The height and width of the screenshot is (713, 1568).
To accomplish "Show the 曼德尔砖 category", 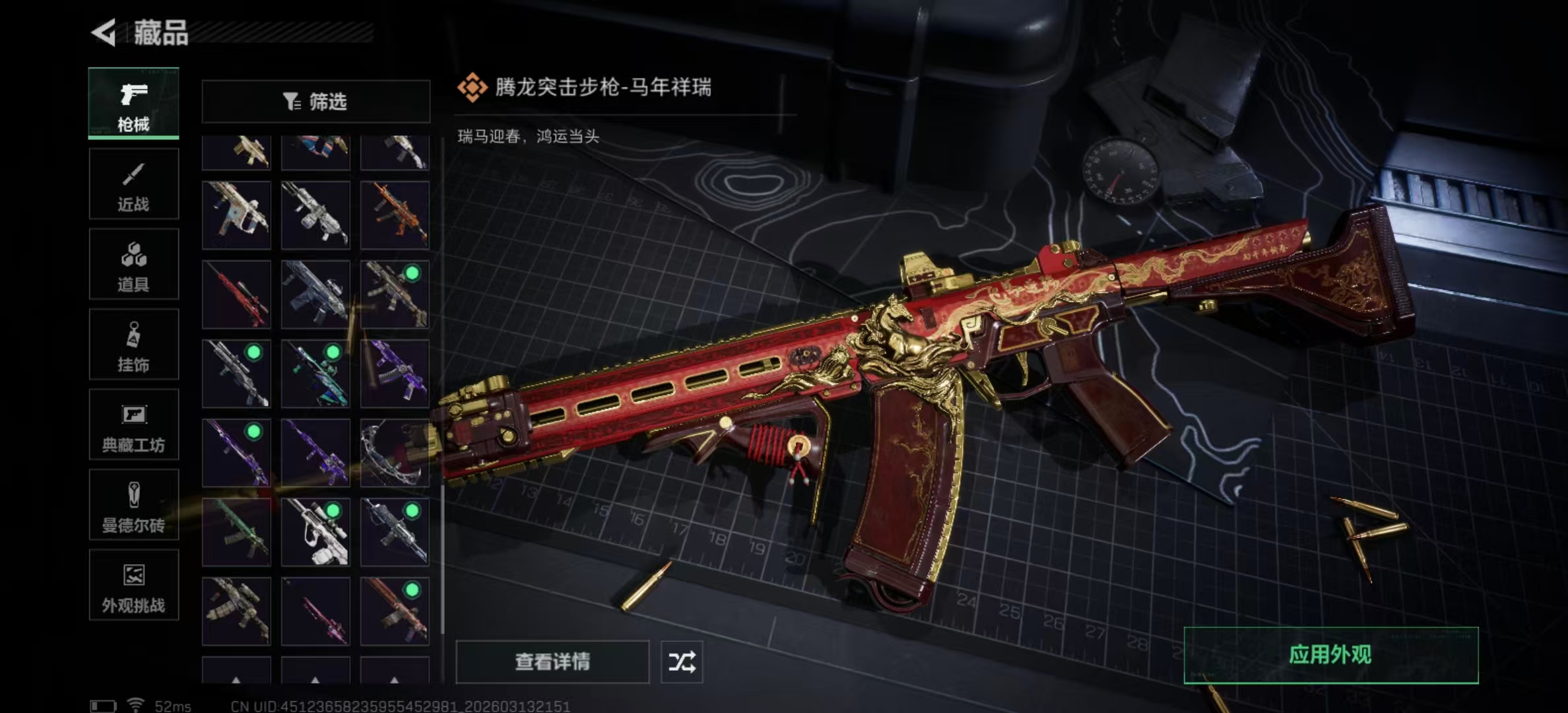I will (133, 506).
